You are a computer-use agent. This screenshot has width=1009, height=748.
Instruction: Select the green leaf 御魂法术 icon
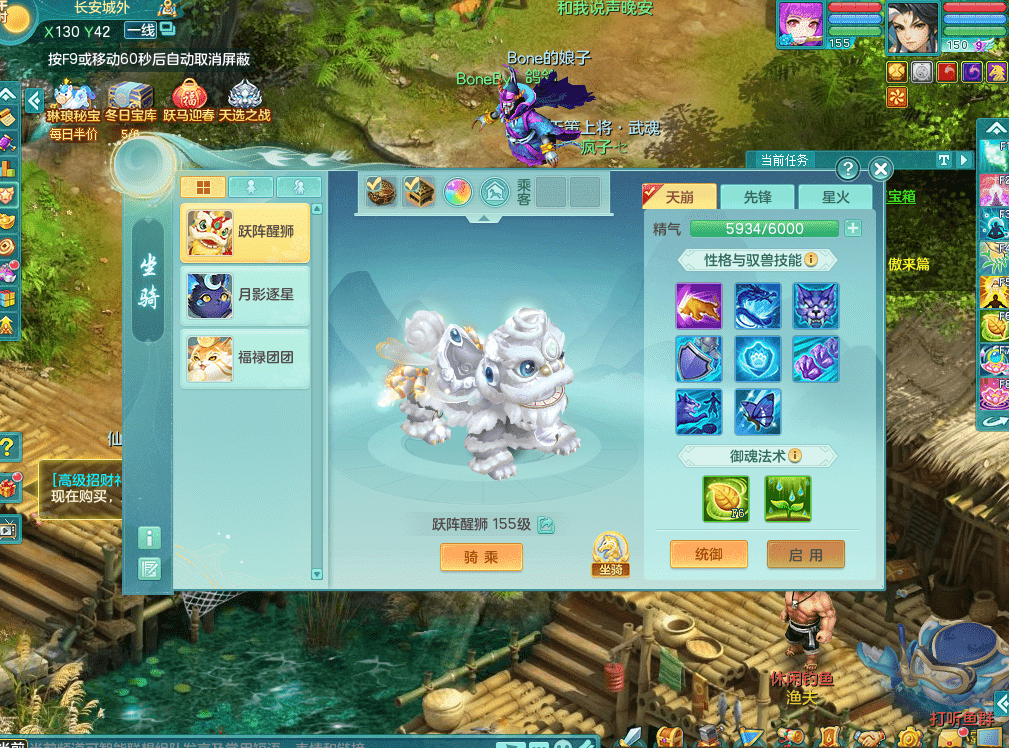point(727,498)
